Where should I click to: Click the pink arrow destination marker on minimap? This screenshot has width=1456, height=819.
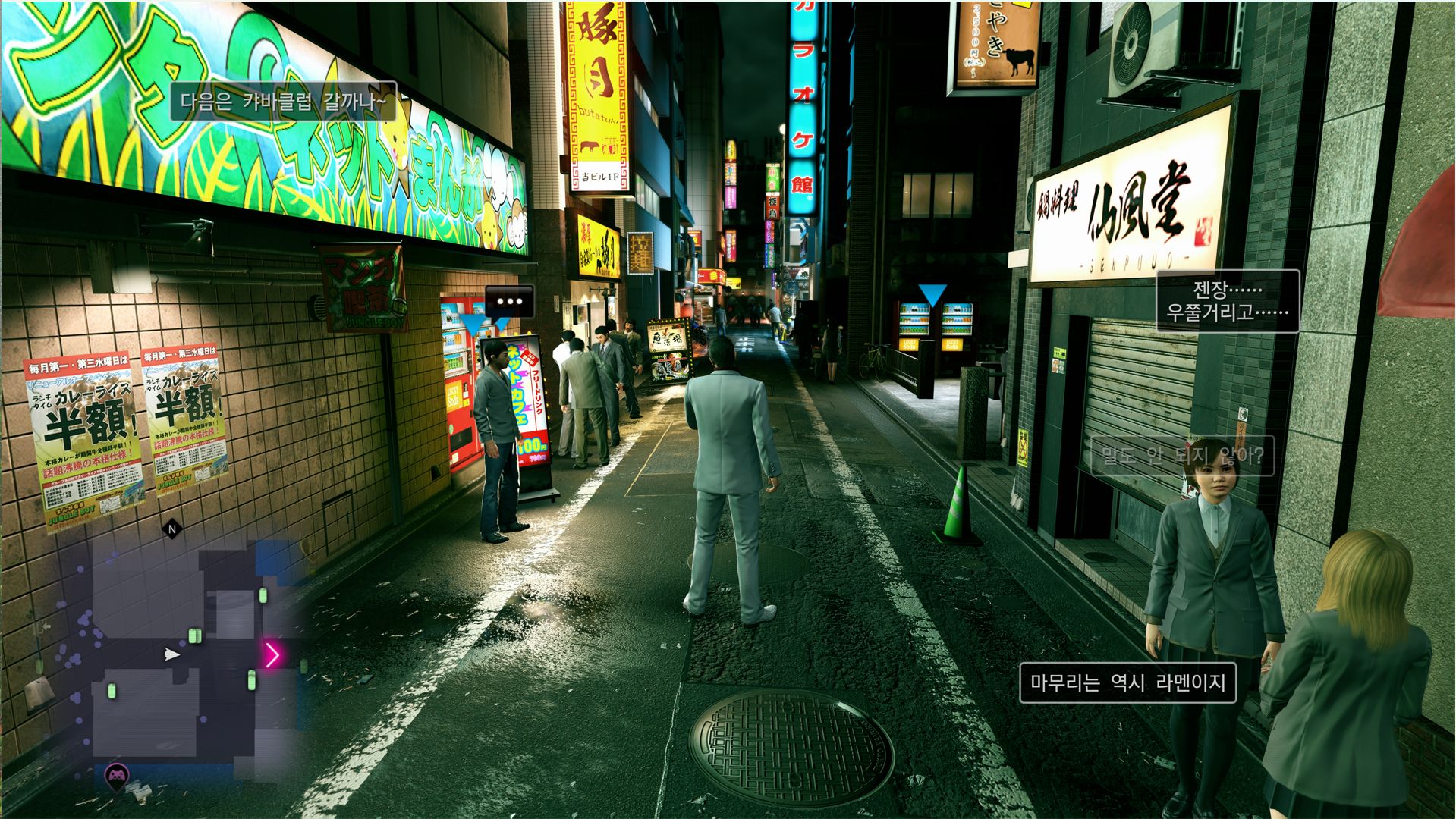272,654
